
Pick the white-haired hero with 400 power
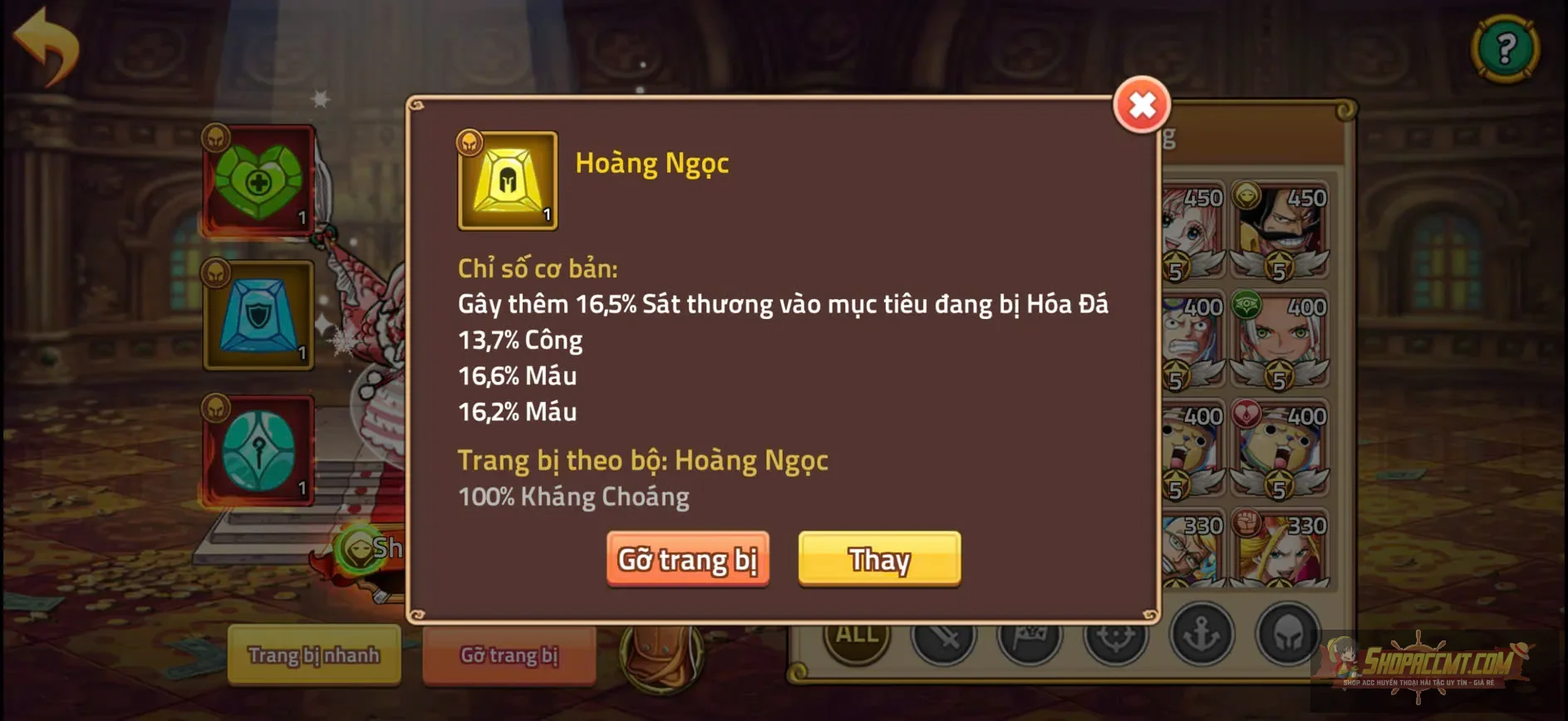[1280, 339]
